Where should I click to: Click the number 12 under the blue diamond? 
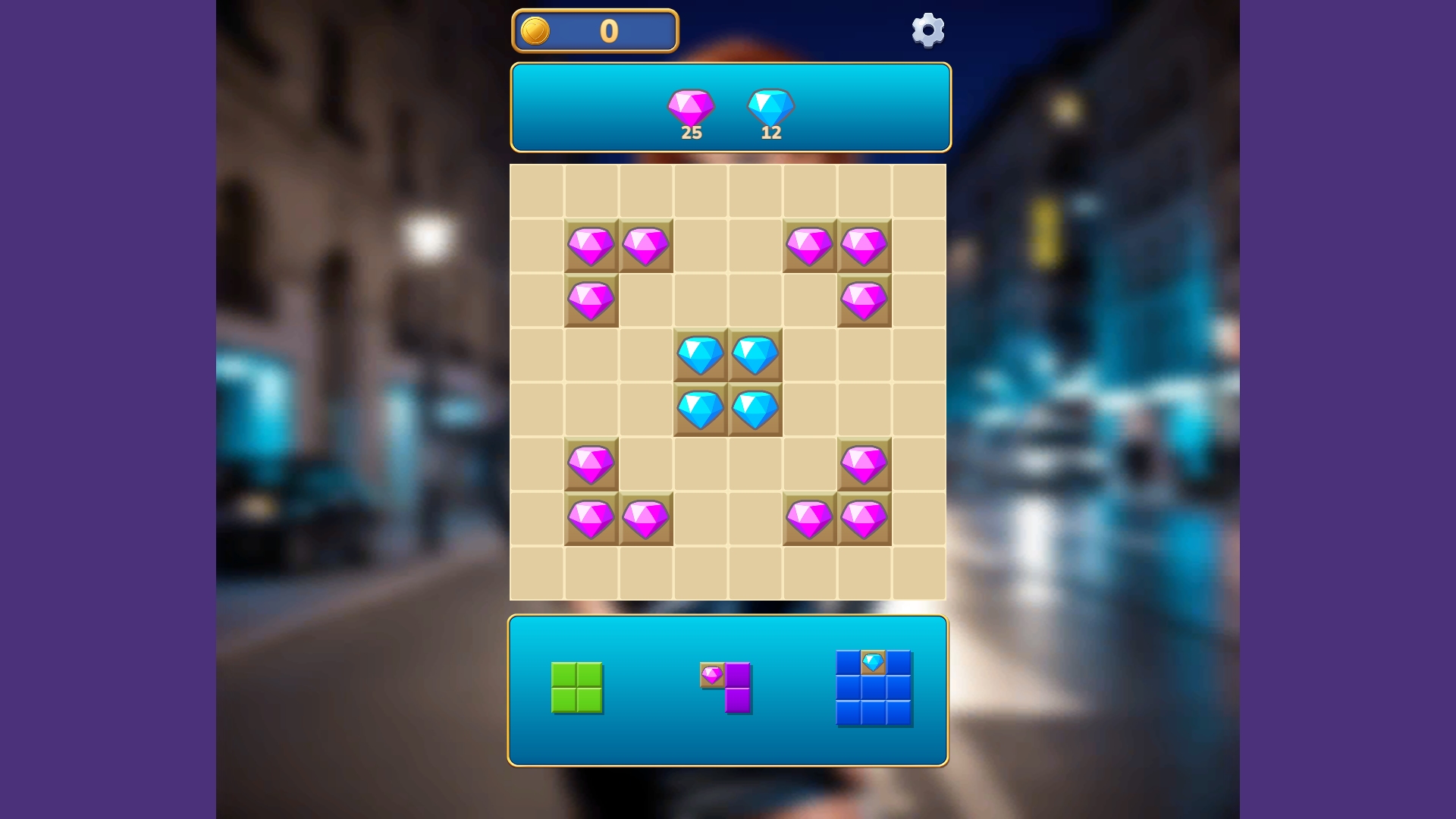(770, 133)
